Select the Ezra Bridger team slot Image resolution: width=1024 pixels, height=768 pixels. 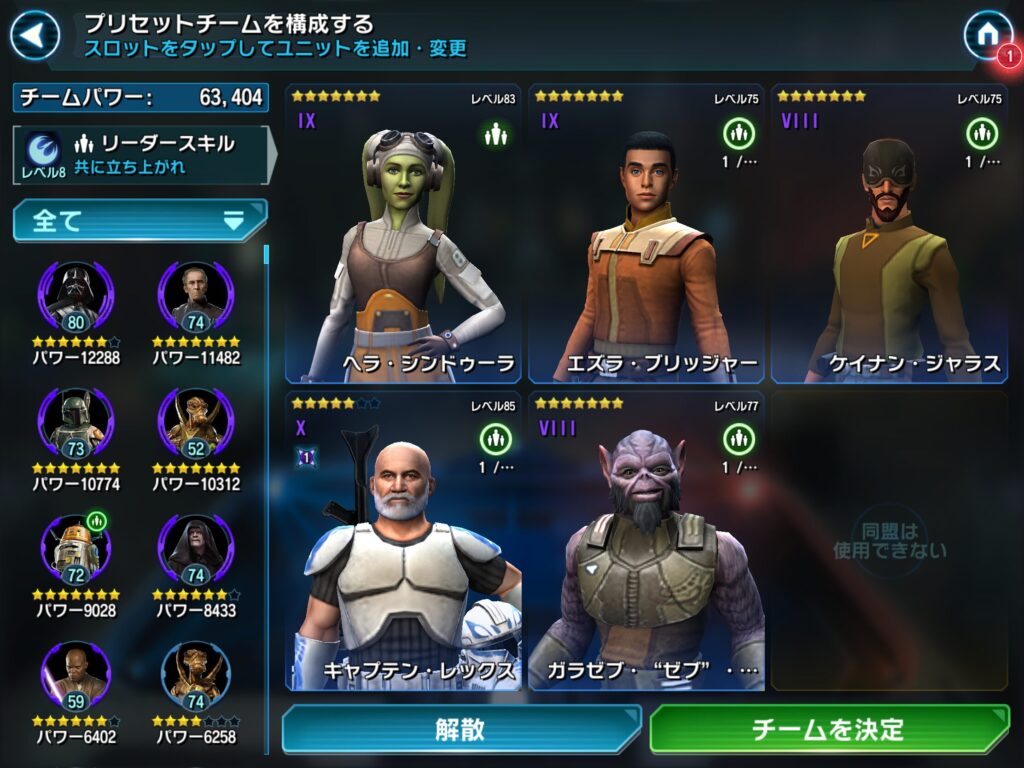tap(647, 235)
